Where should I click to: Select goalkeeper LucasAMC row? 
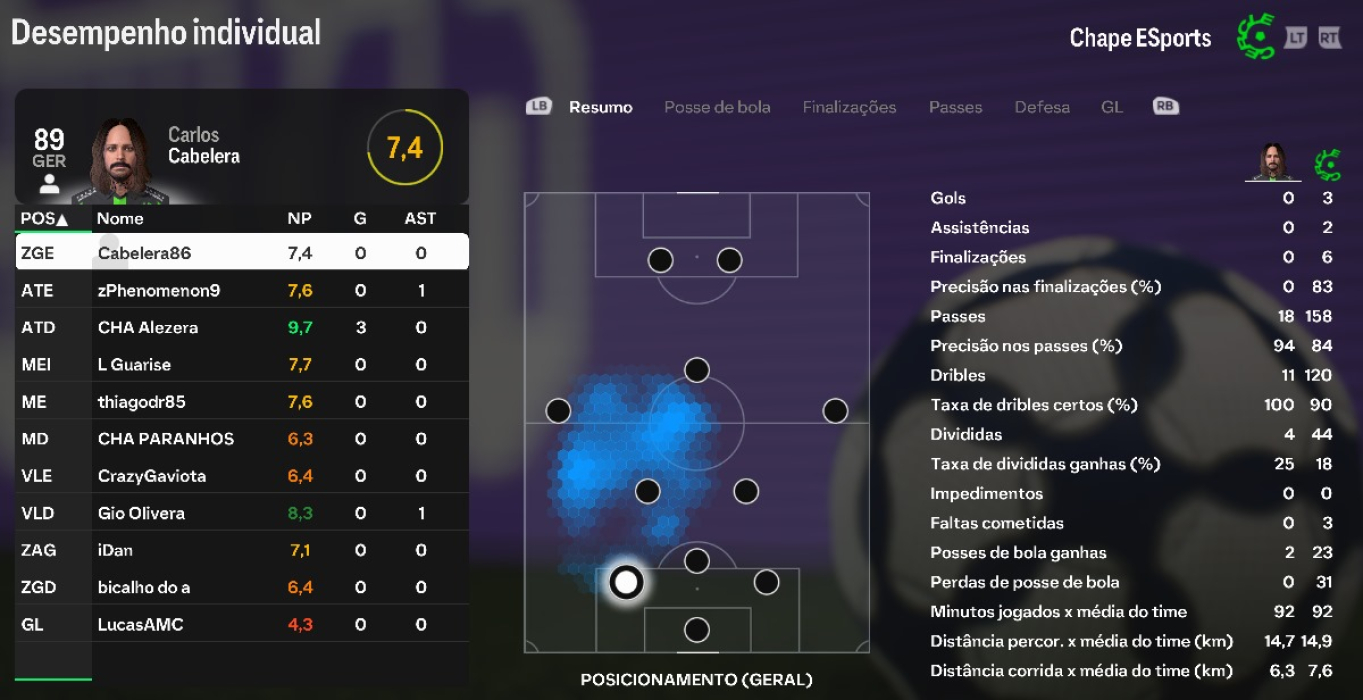[x=242, y=625]
